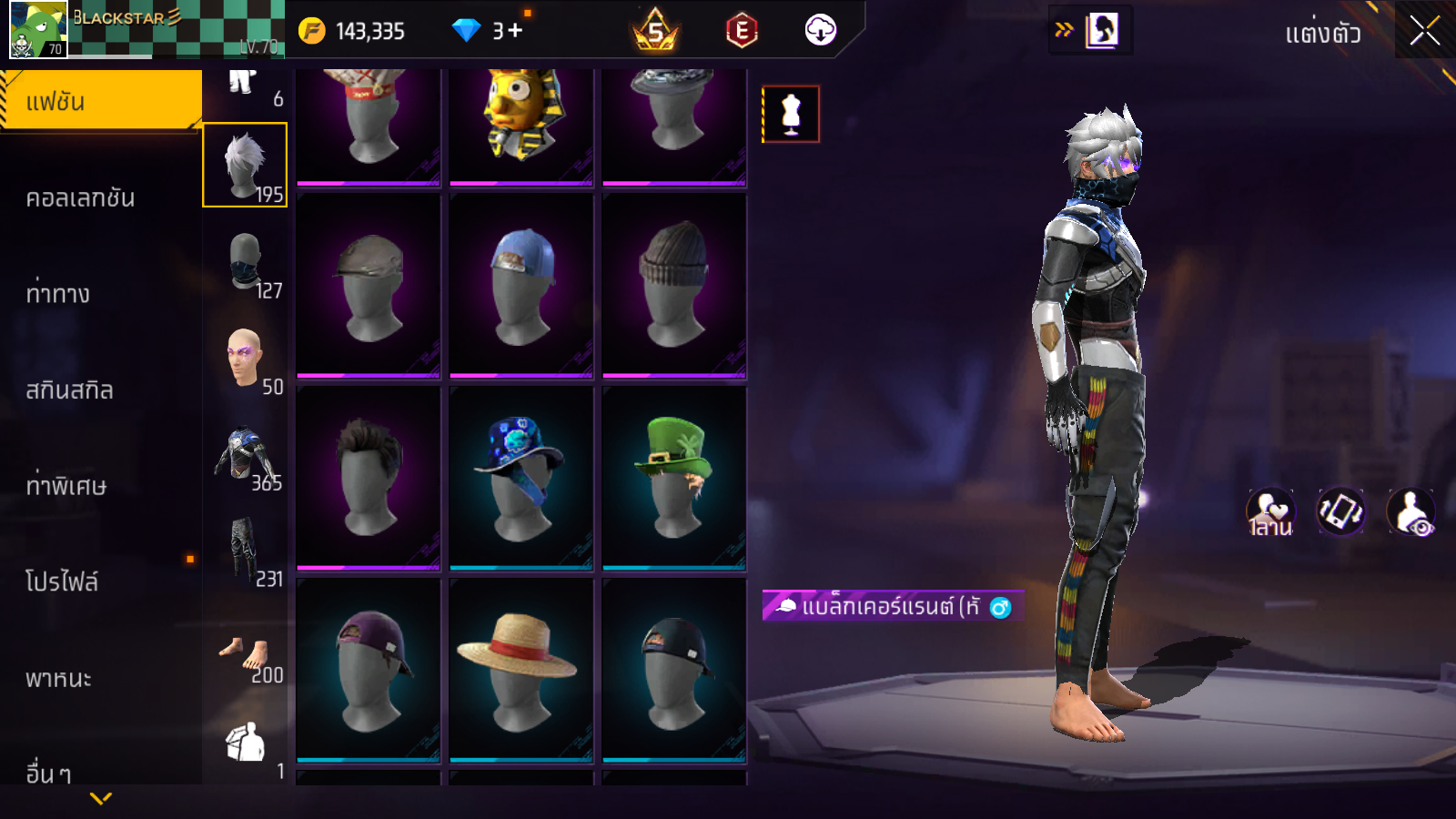This screenshot has width=1456, height=819.
Task: Switch to the pants category showing 231
Action: [246, 551]
